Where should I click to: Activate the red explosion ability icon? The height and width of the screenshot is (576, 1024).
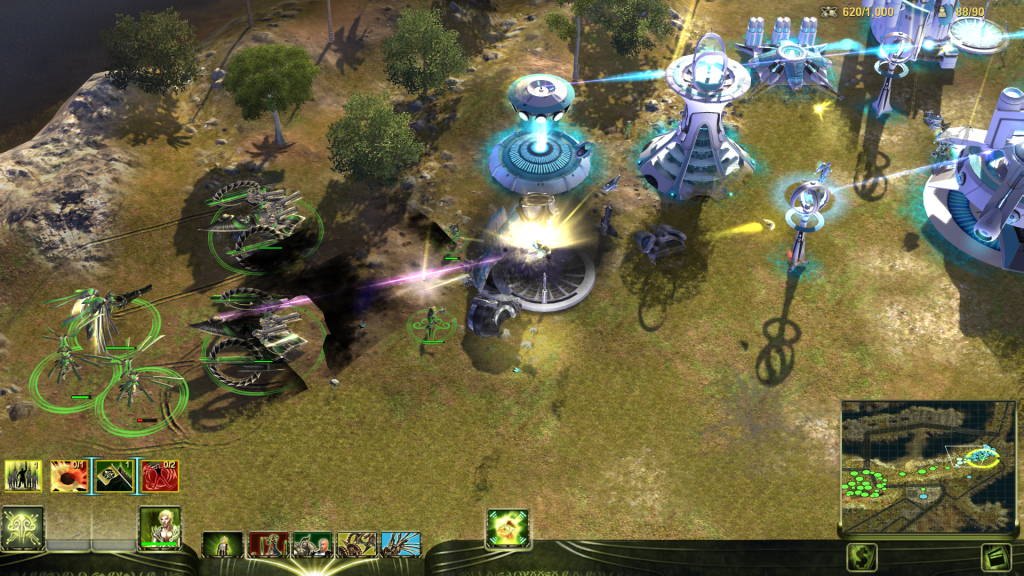[69, 476]
